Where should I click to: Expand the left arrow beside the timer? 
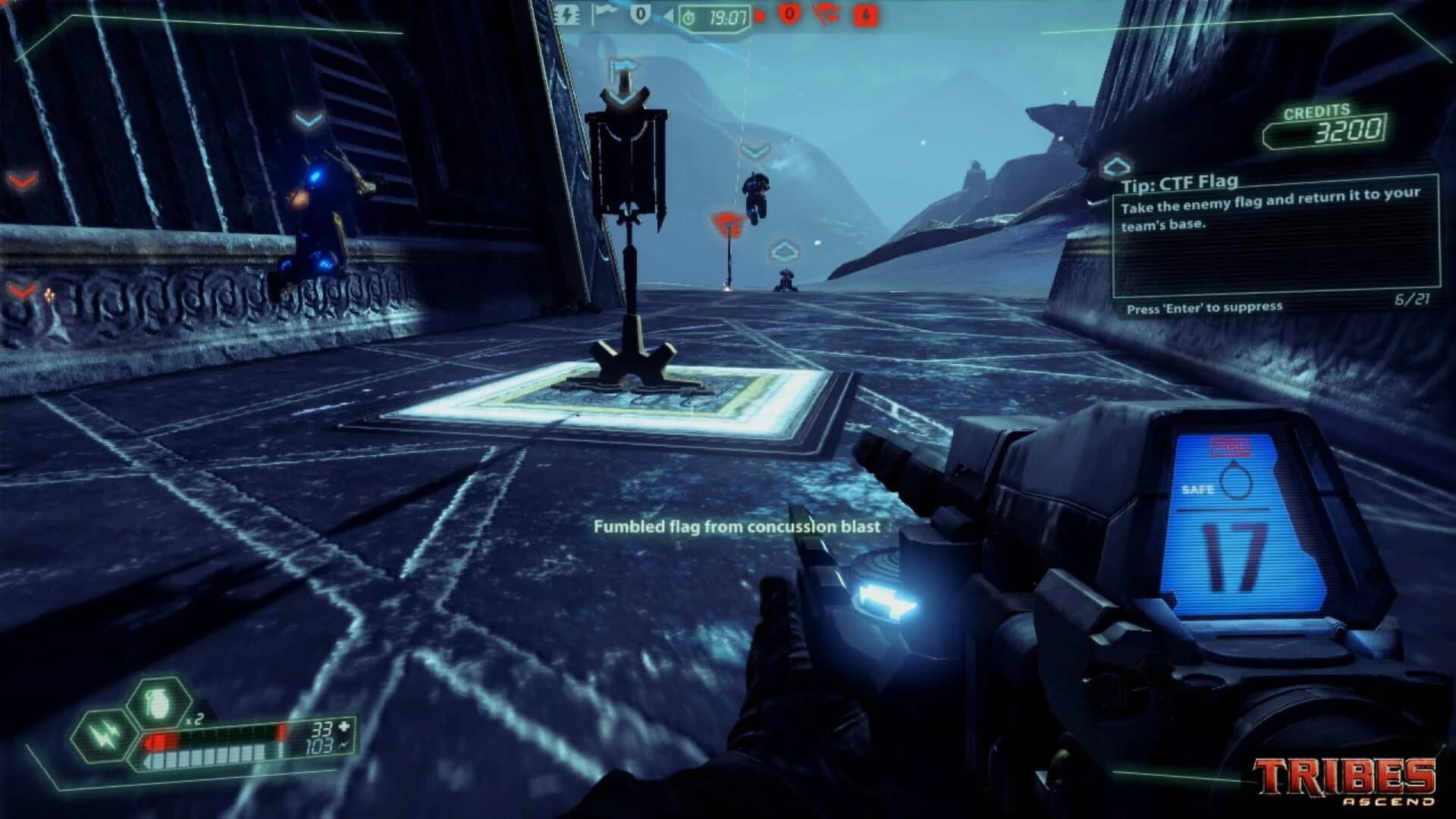(670, 15)
